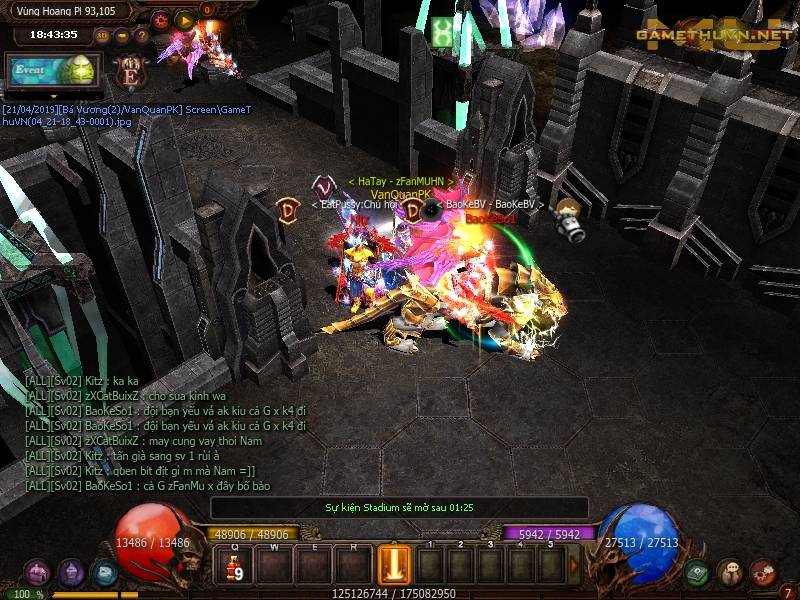Open the purple helmet character icon

pos(71,573)
